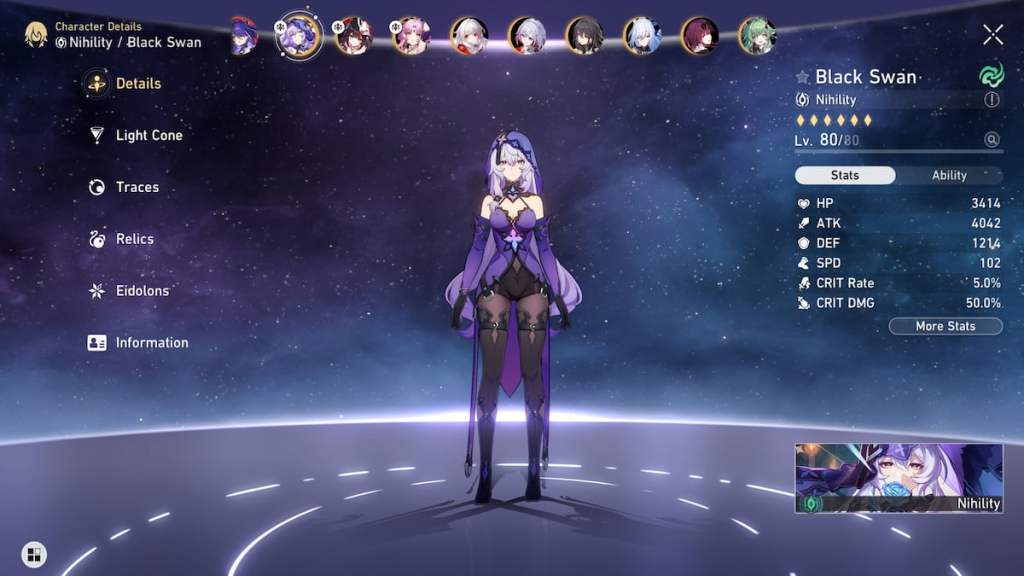Screen dimensions: 1024x576
Task: Click the green Wind element icon
Action: 990,76
